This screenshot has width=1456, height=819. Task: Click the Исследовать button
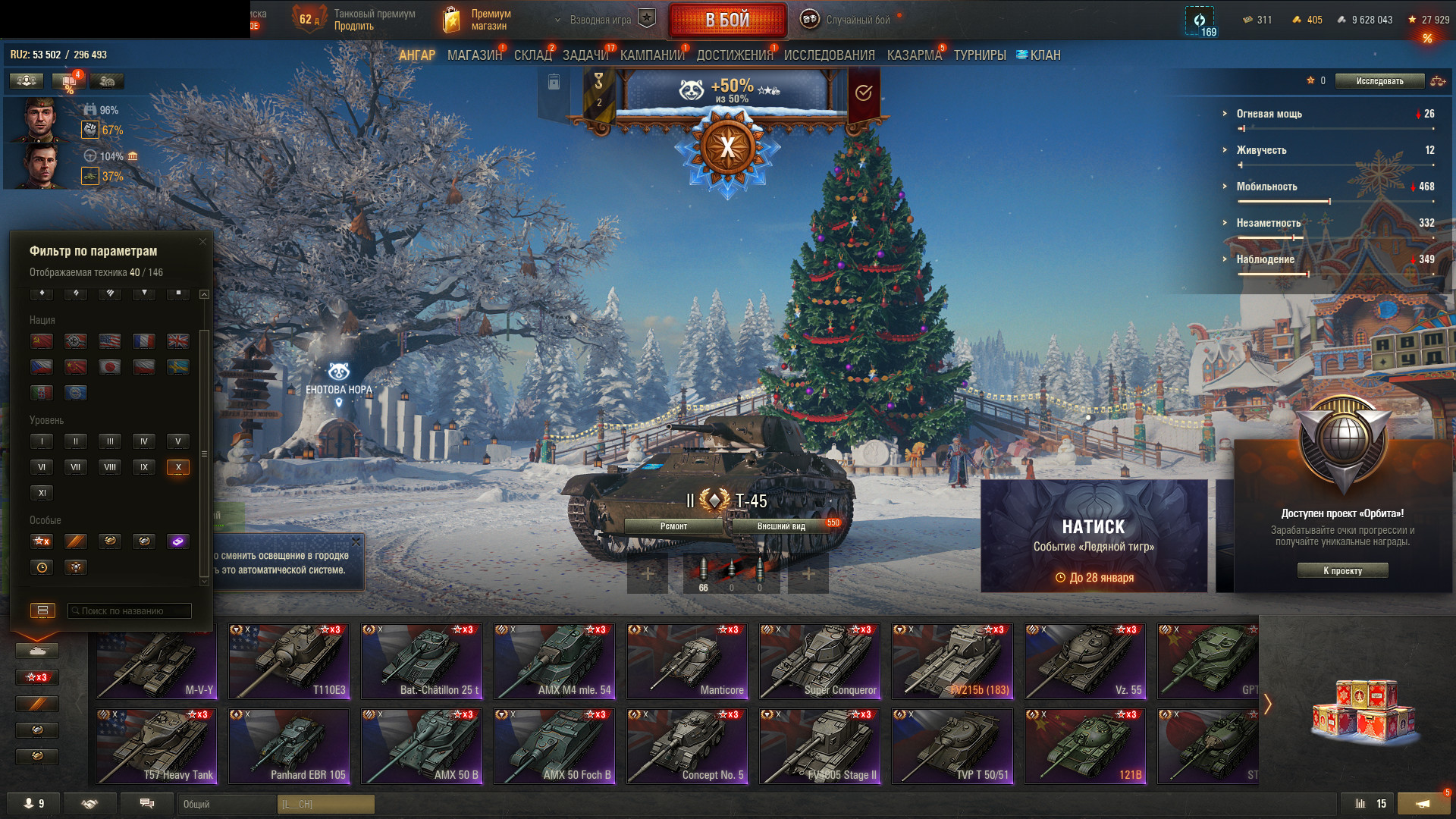coord(1379,81)
